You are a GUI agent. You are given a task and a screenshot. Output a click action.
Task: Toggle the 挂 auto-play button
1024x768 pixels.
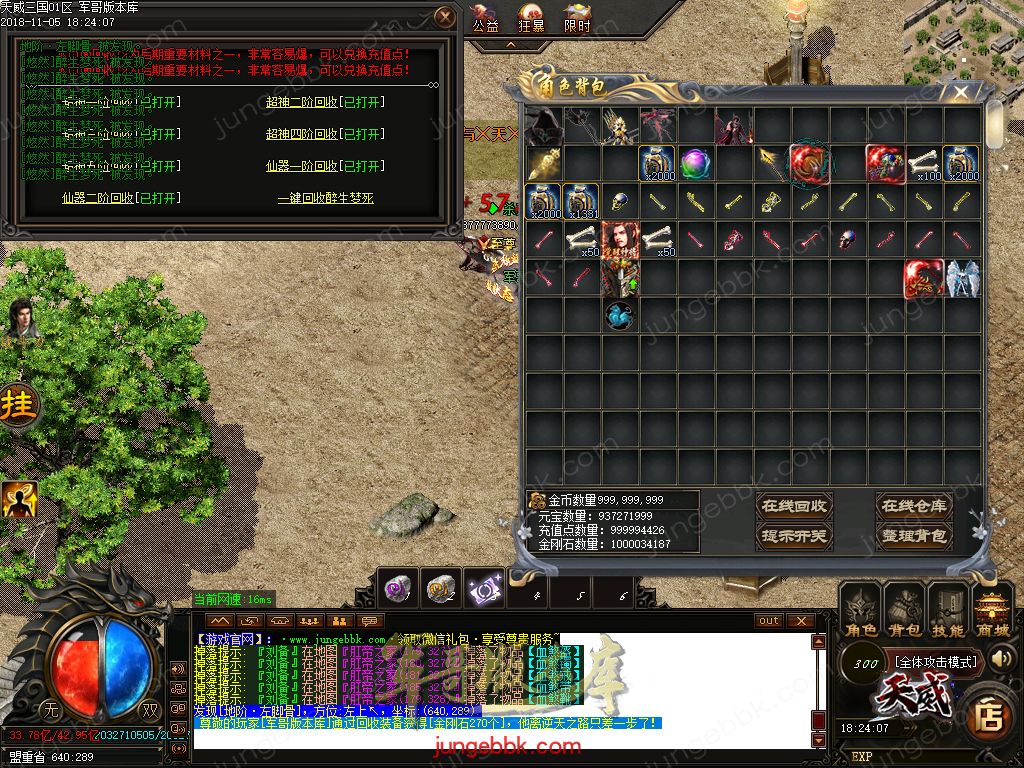click(x=16, y=407)
